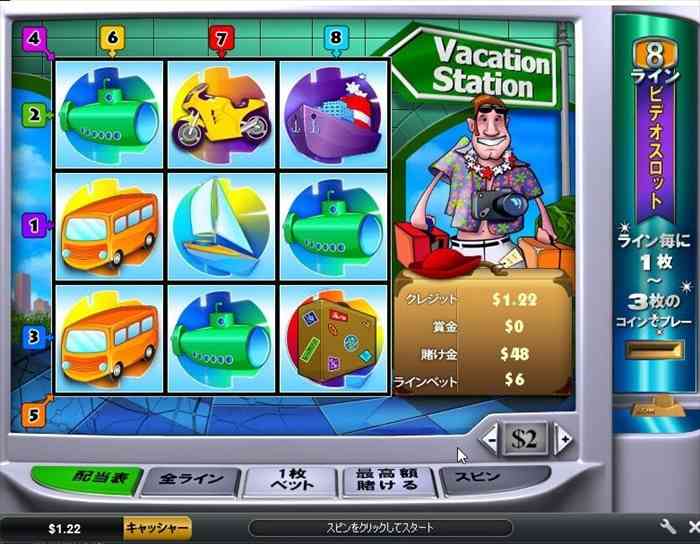The image size is (700, 544).
Task: Open the wrench settings icon
Action: (667, 526)
